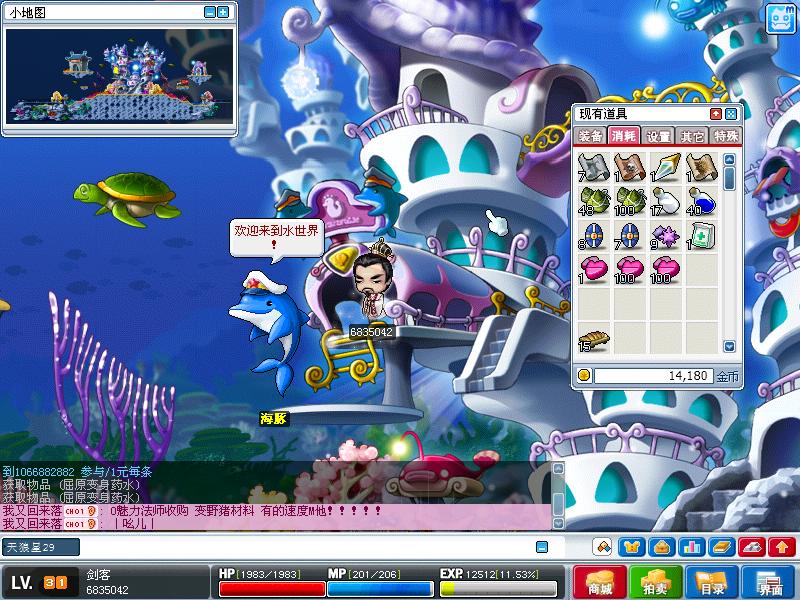Expand the minimap with the plus button
Viewport: 800px width, 600px height.
(x=223, y=13)
